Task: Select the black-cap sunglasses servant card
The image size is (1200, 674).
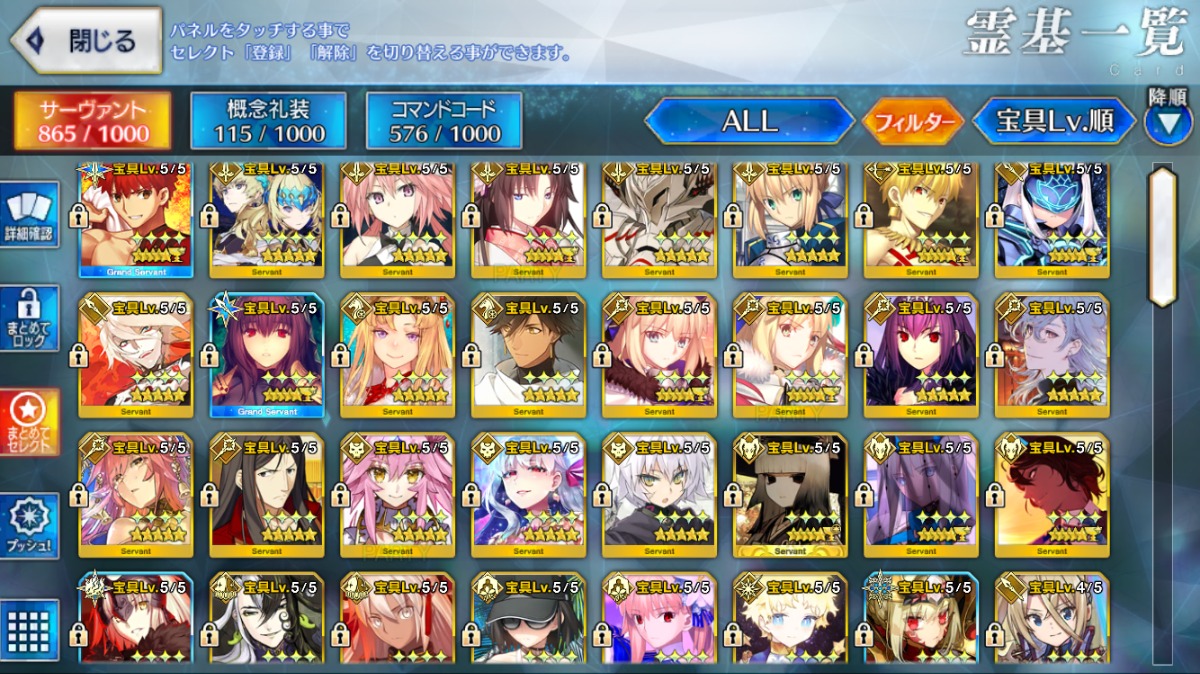Action: (528, 620)
